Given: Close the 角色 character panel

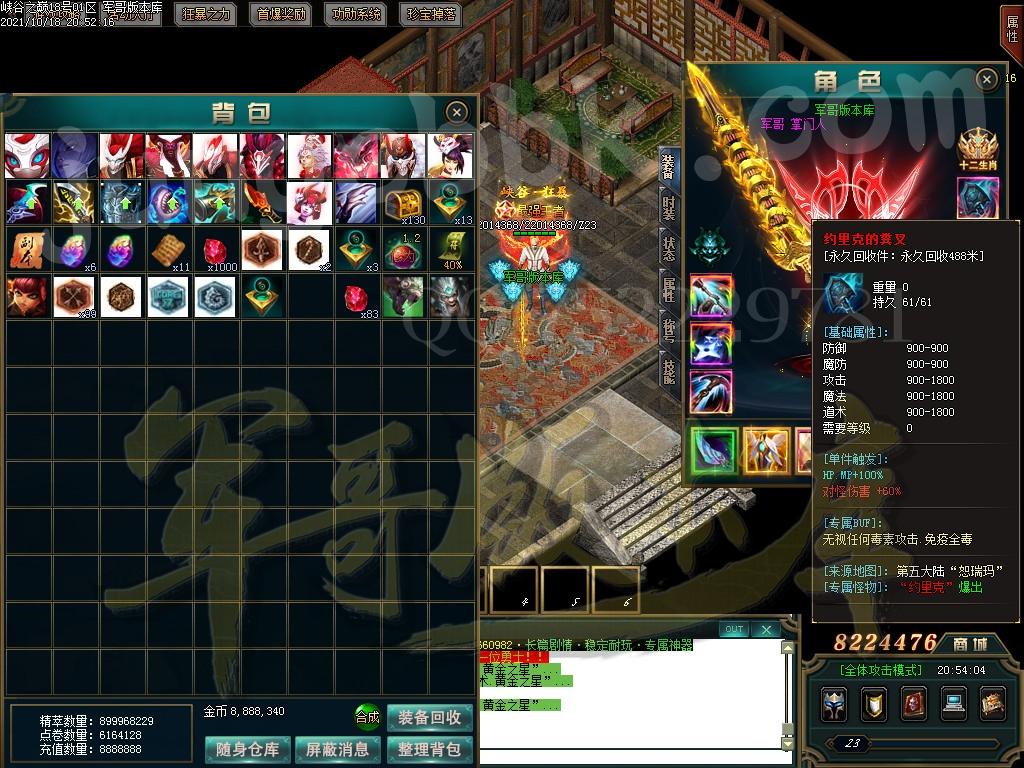Looking at the screenshot, I should click(987, 79).
